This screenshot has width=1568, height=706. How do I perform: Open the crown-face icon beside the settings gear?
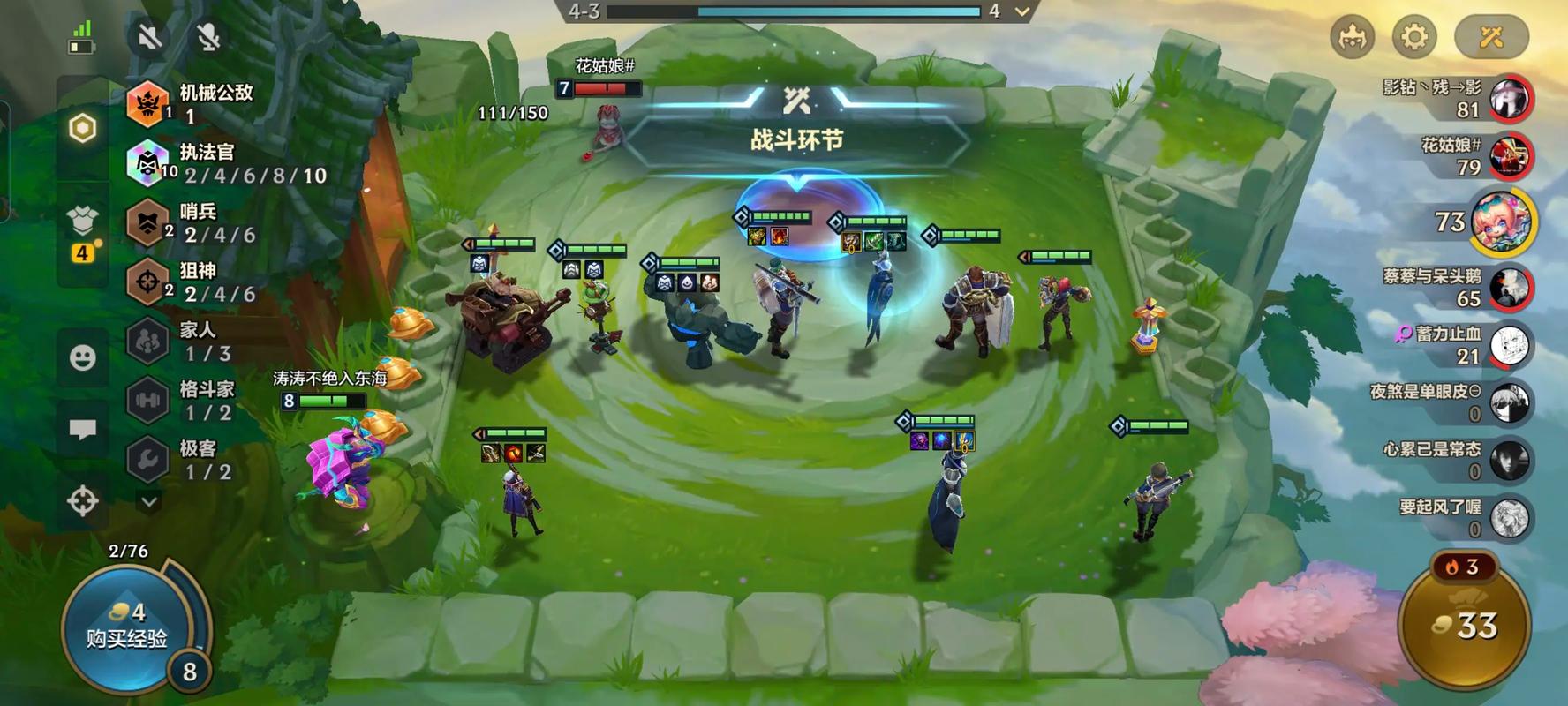tap(1353, 37)
